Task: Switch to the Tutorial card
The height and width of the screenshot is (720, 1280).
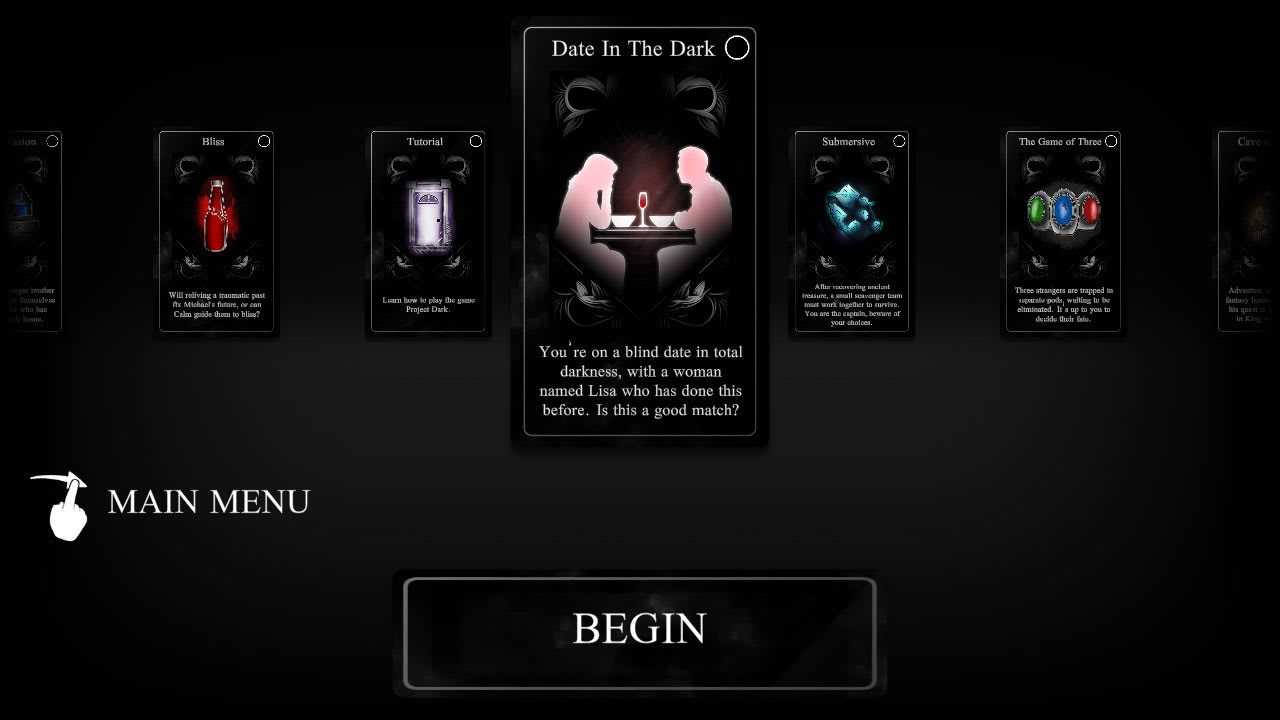Action: click(x=428, y=230)
